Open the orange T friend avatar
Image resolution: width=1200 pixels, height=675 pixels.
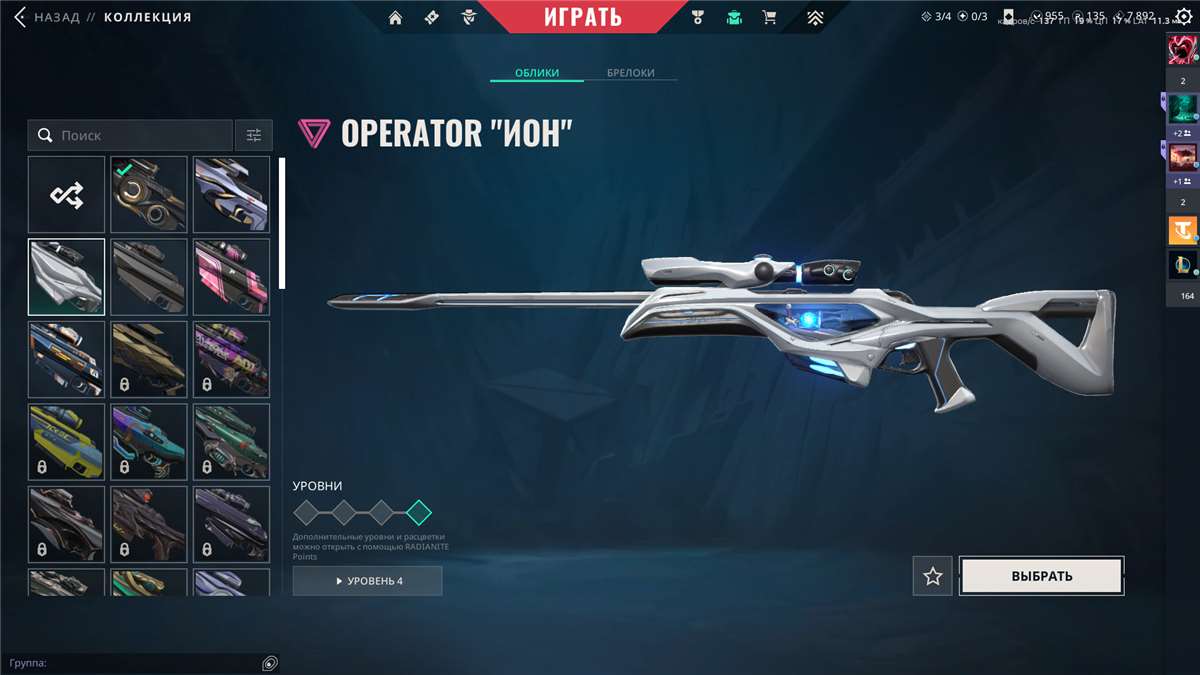[1182, 231]
